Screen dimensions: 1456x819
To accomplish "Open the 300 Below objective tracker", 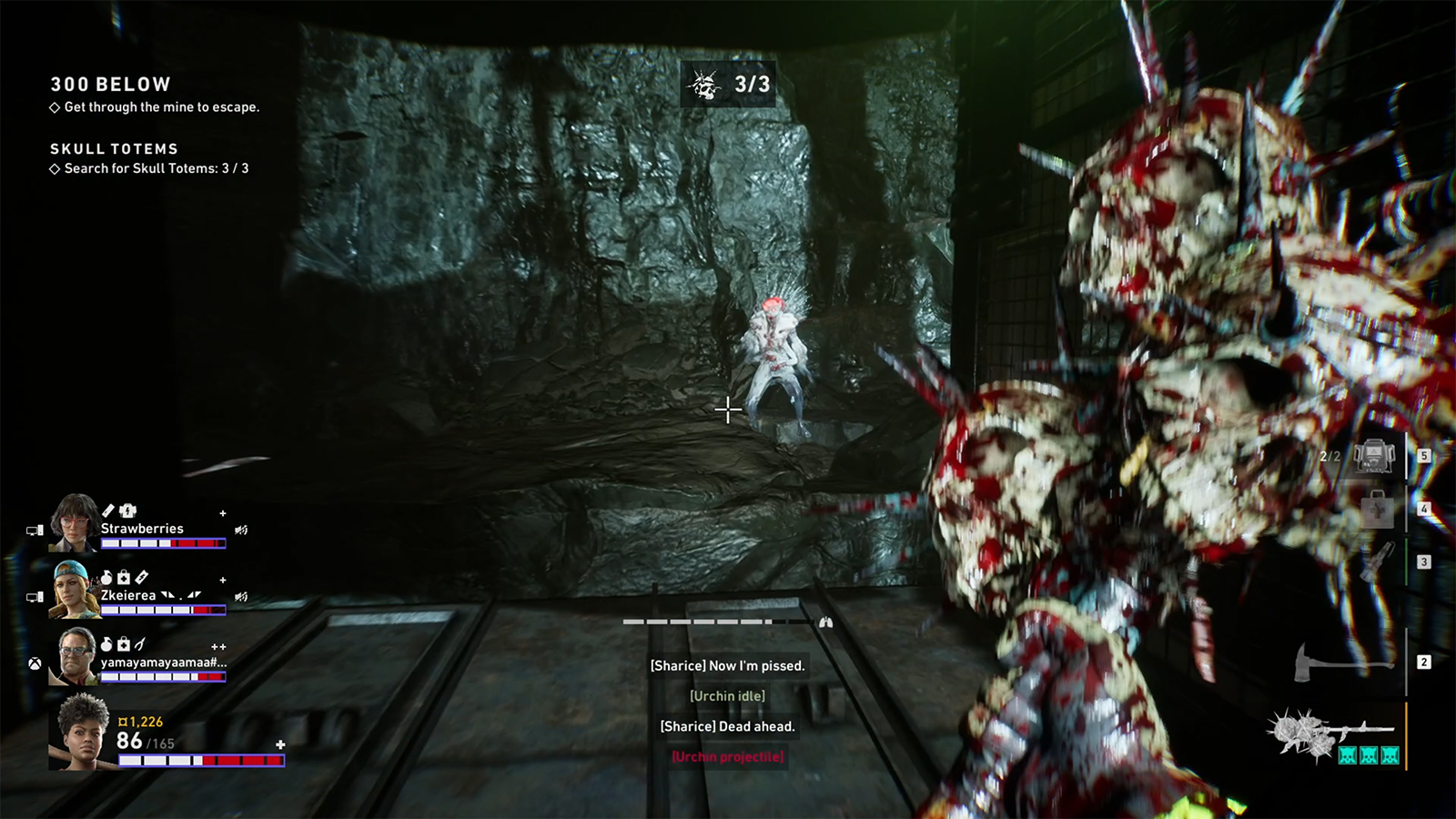I will pos(110,85).
